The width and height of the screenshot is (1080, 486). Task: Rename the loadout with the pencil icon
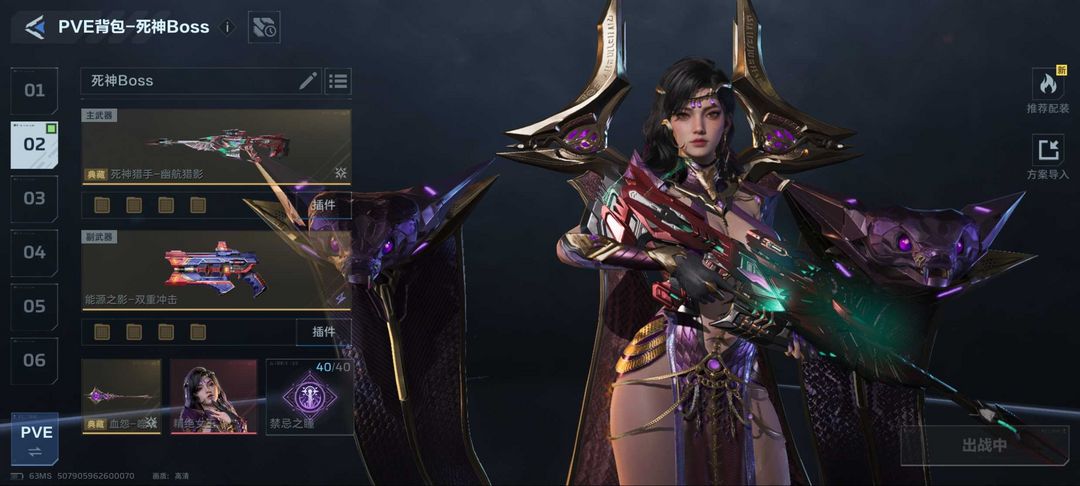(x=308, y=81)
